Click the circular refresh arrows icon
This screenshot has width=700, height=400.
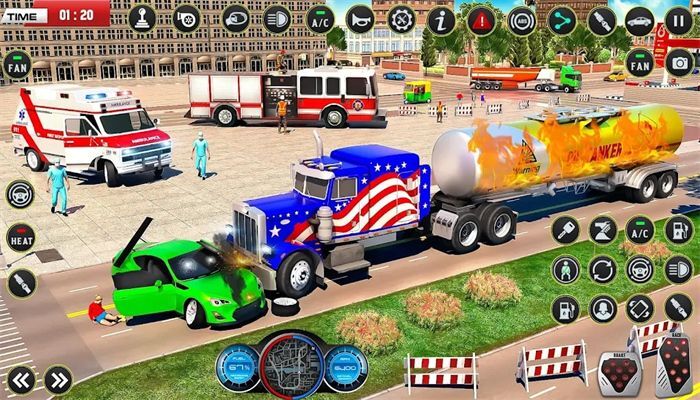(602, 269)
